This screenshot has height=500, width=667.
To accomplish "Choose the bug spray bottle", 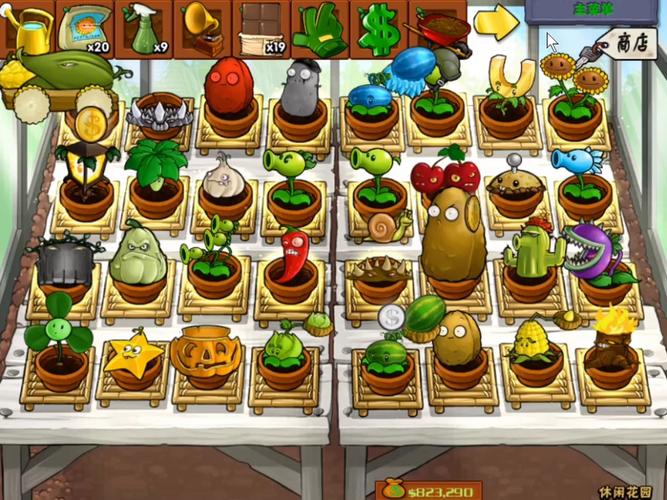I will pyautogui.click(x=145, y=29).
